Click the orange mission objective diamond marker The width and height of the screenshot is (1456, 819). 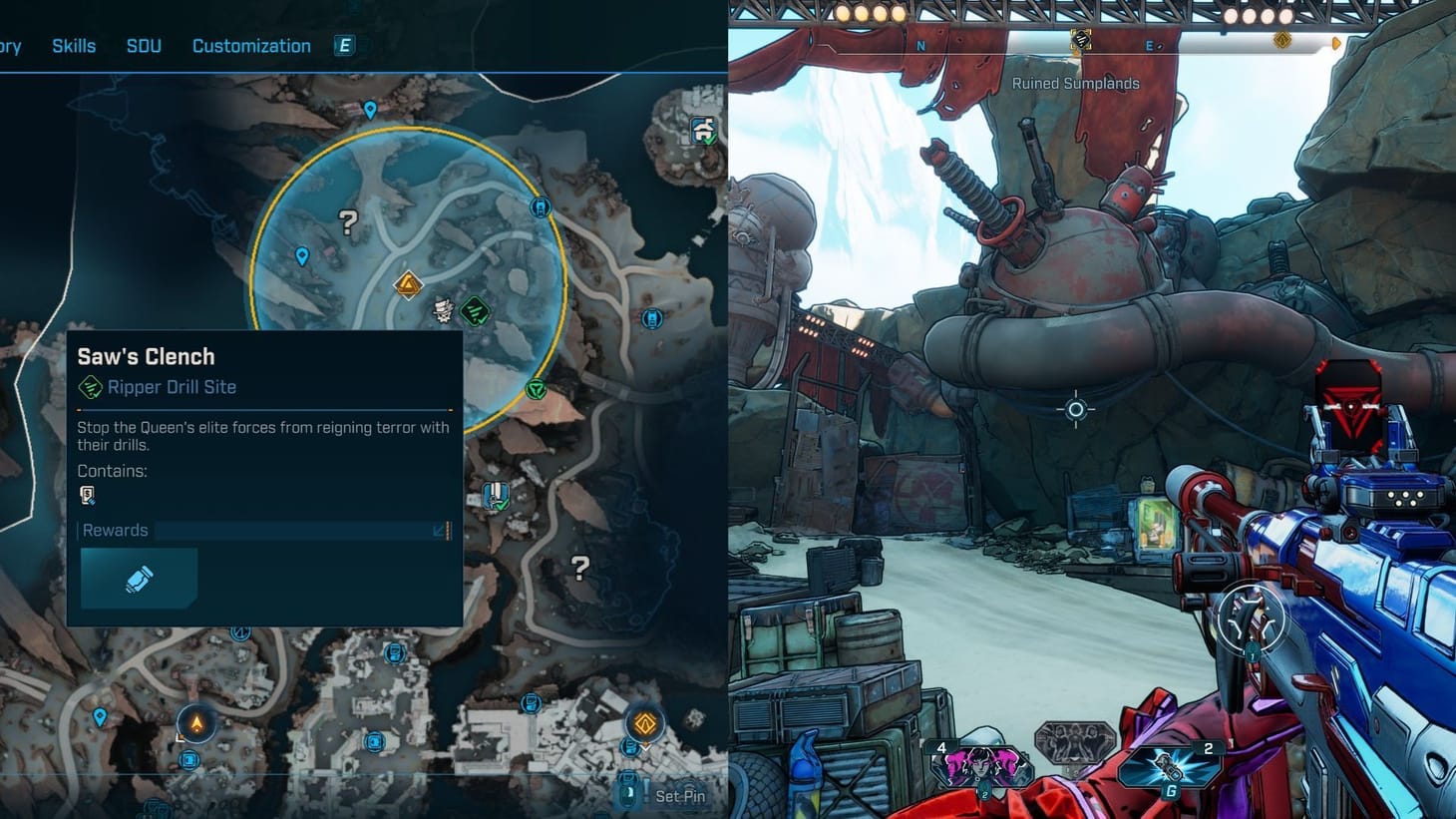[x=407, y=283]
